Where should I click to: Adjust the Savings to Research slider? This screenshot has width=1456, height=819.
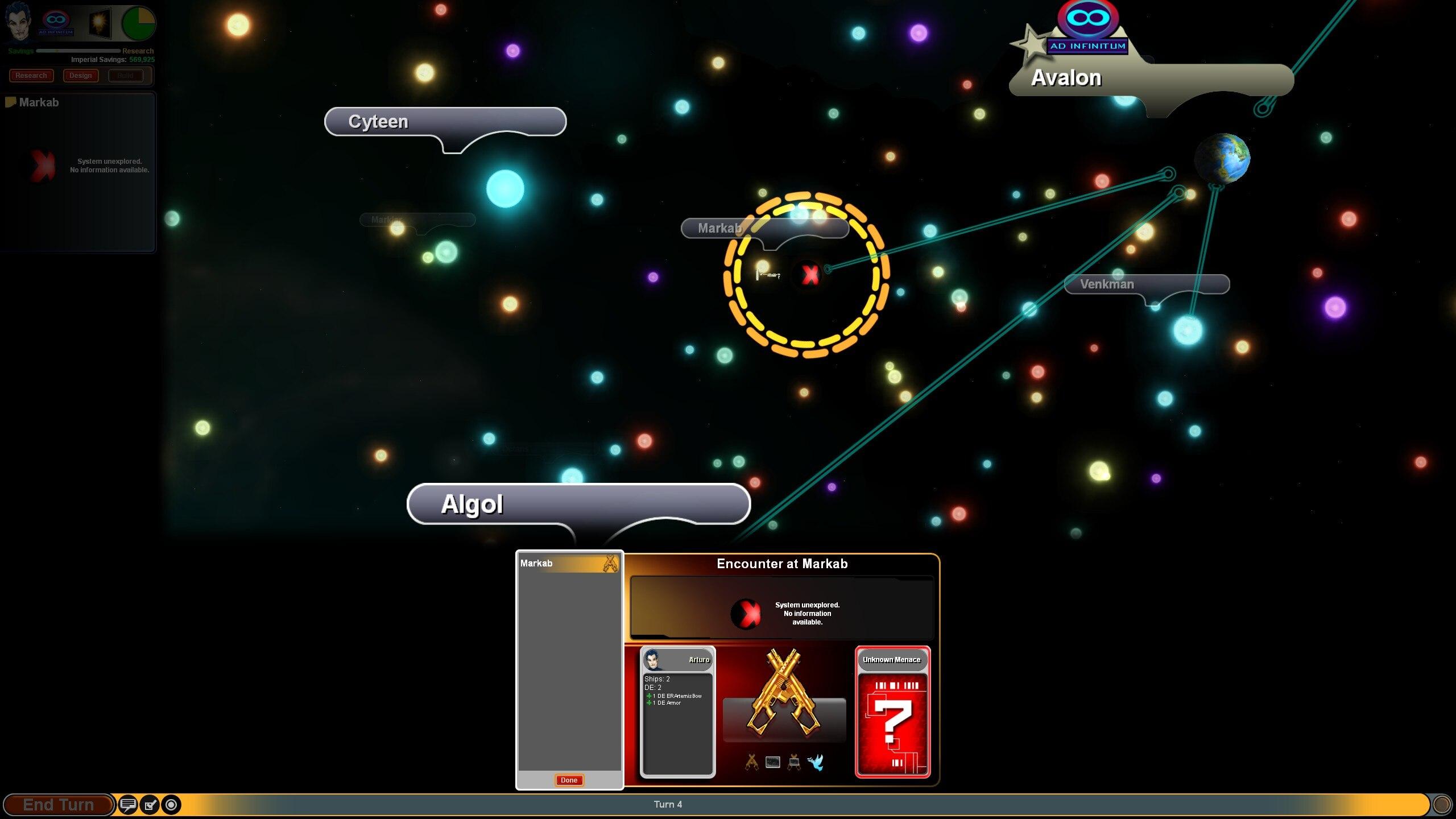coord(78,51)
